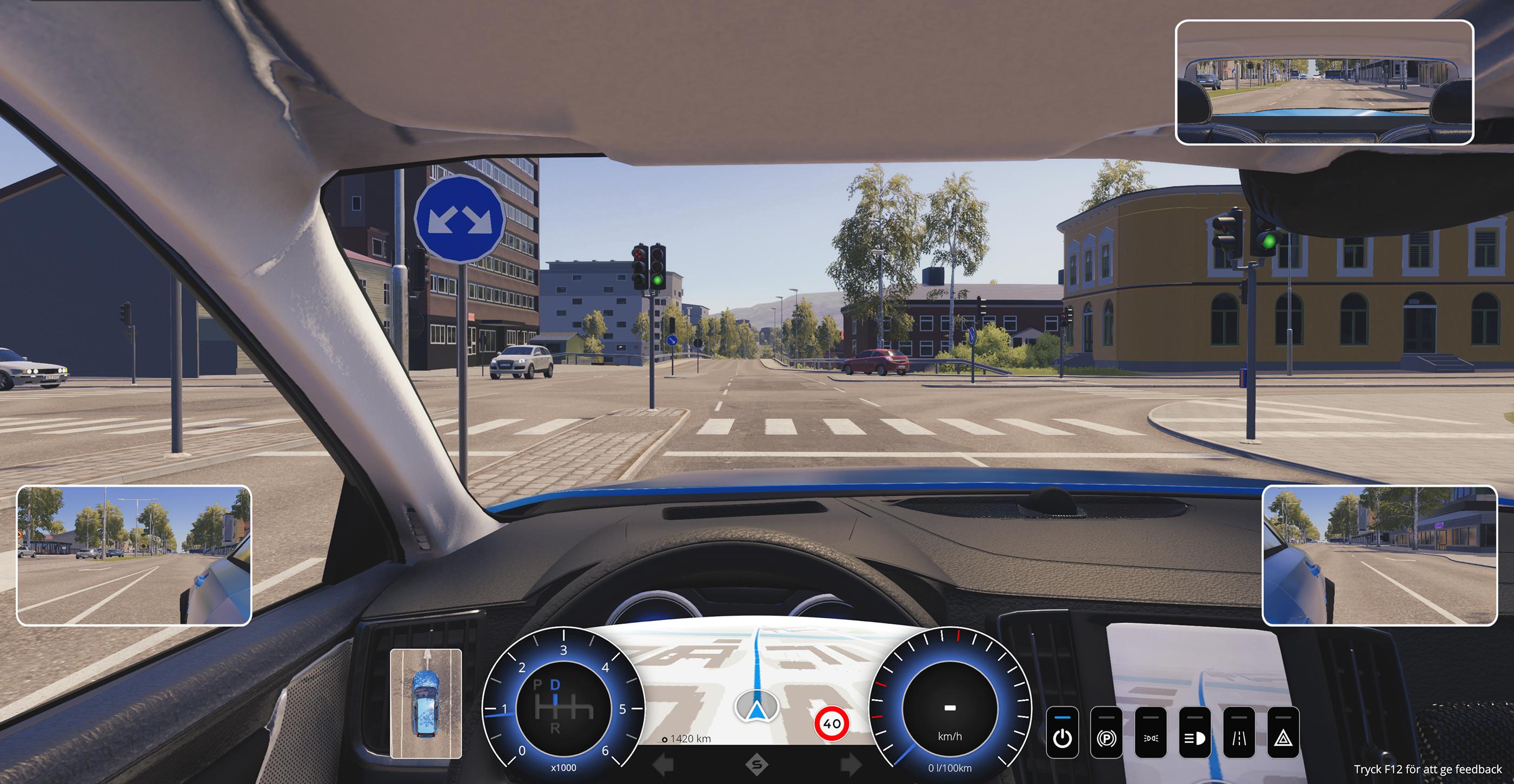Select the right side mirror view
Screen dimensions: 1514x784
pyautogui.click(x=1379, y=555)
